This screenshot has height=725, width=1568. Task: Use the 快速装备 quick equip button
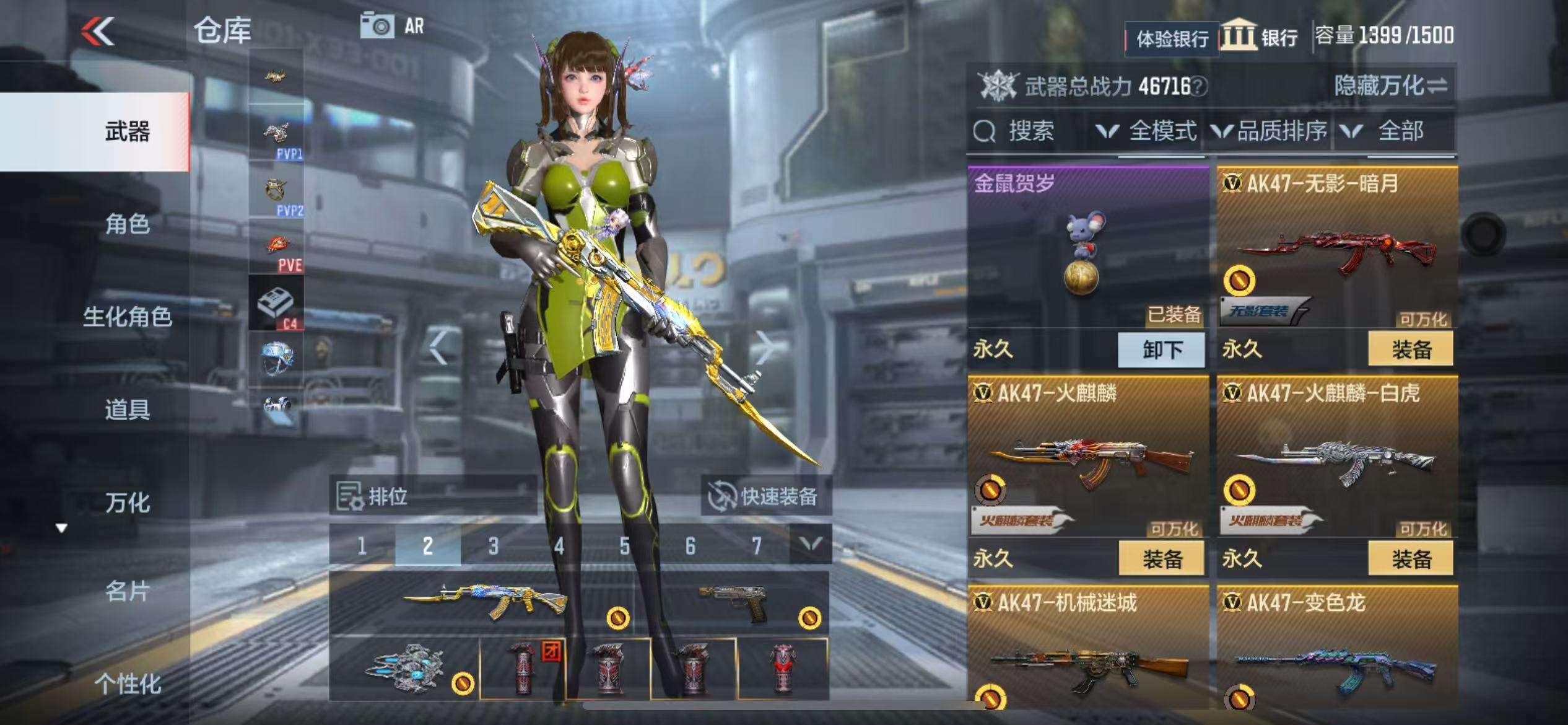[x=766, y=496]
